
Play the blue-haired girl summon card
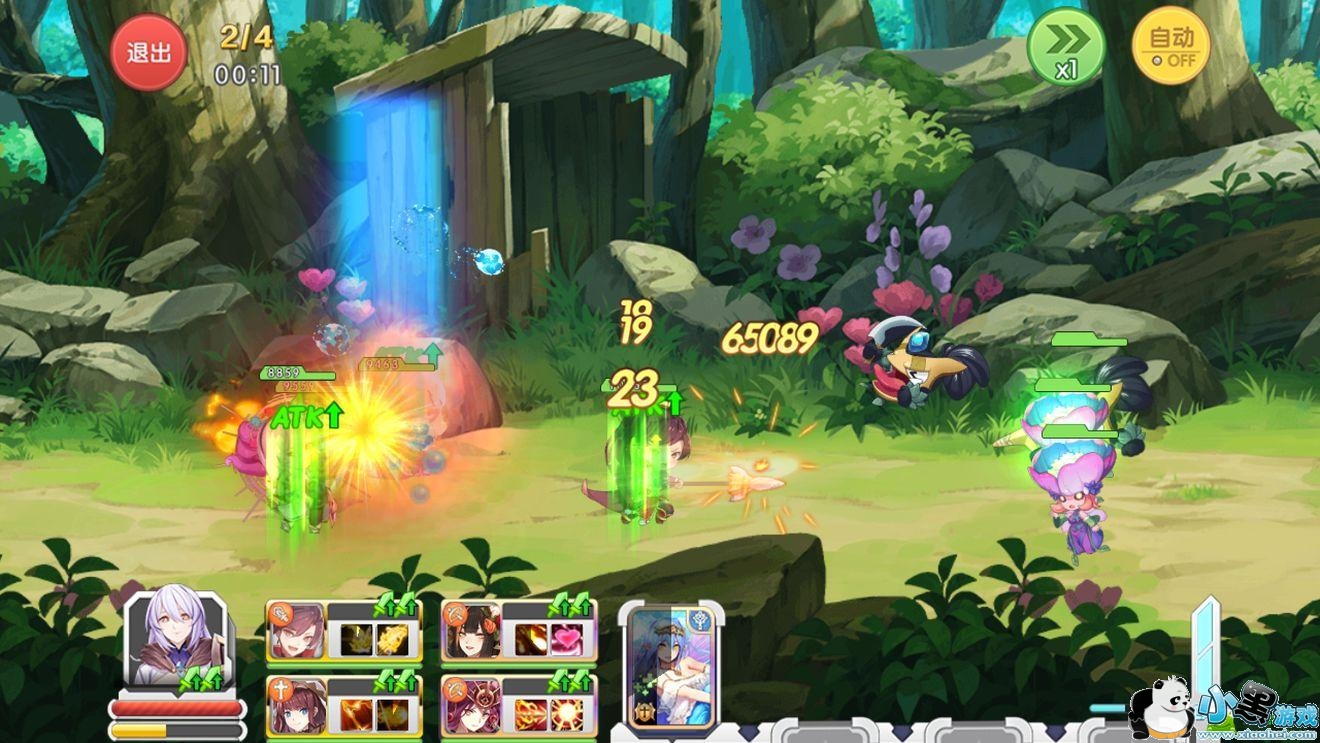click(670, 665)
